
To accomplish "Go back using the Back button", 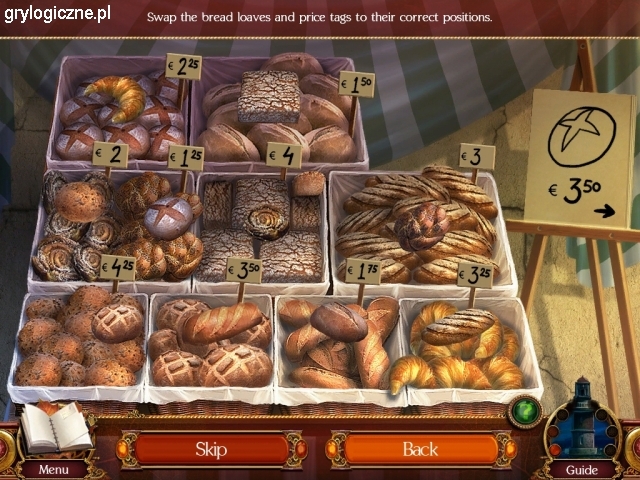I will click(x=420, y=449).
